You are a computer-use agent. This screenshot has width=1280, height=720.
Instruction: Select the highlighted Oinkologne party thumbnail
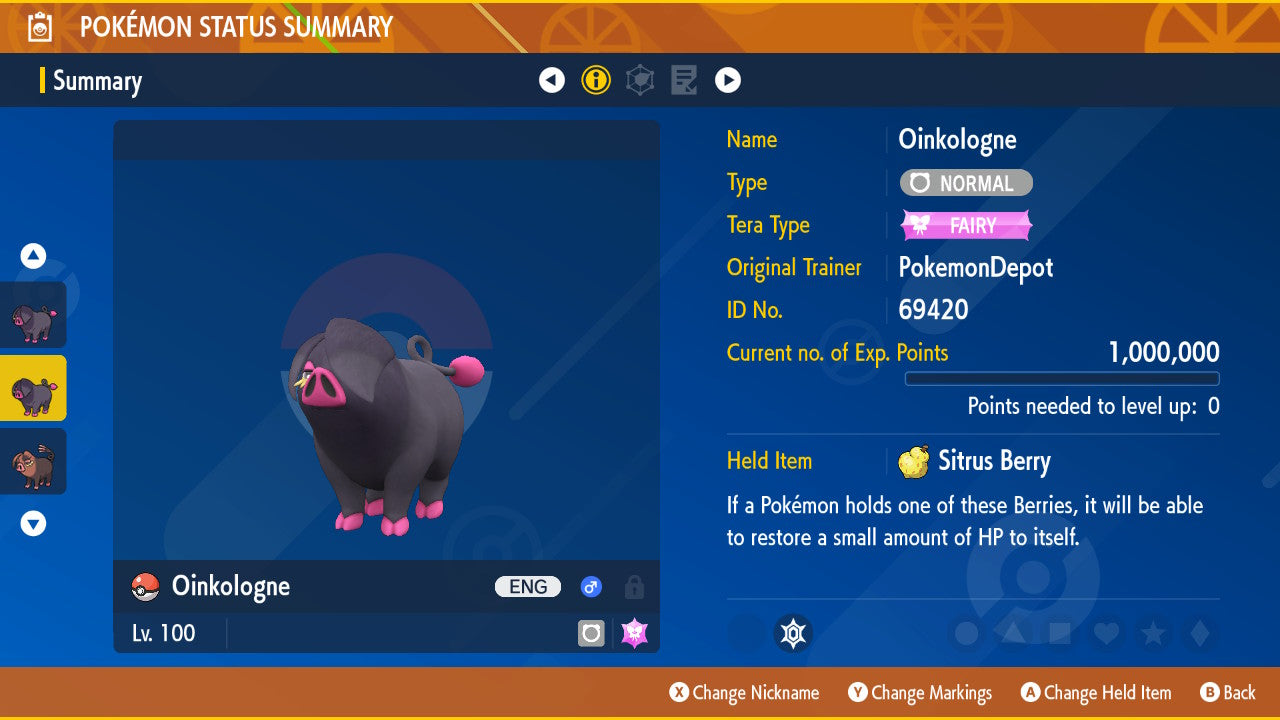[x=34, y=388]
